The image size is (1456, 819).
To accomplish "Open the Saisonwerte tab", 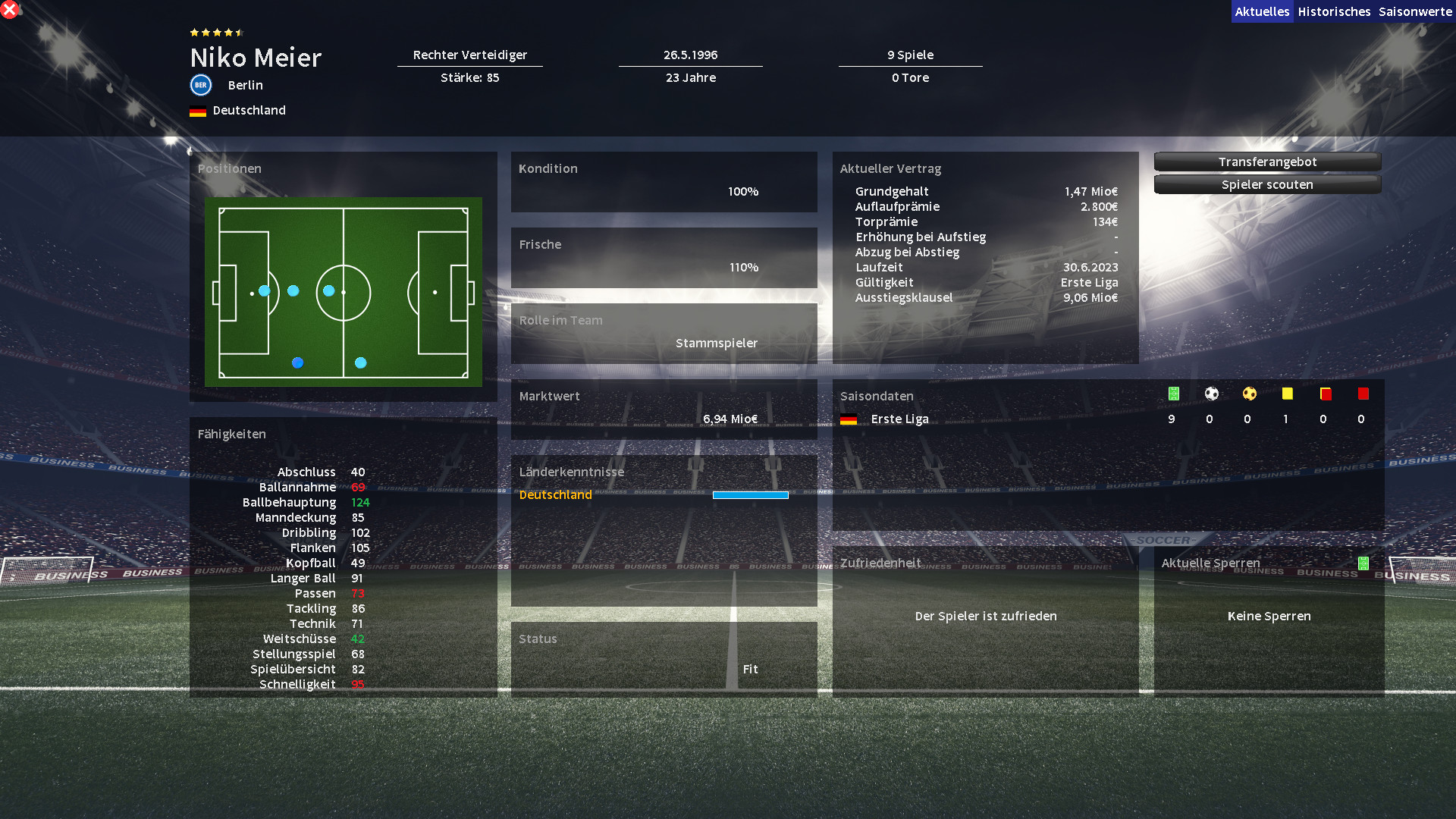I will pos(1417,11).
